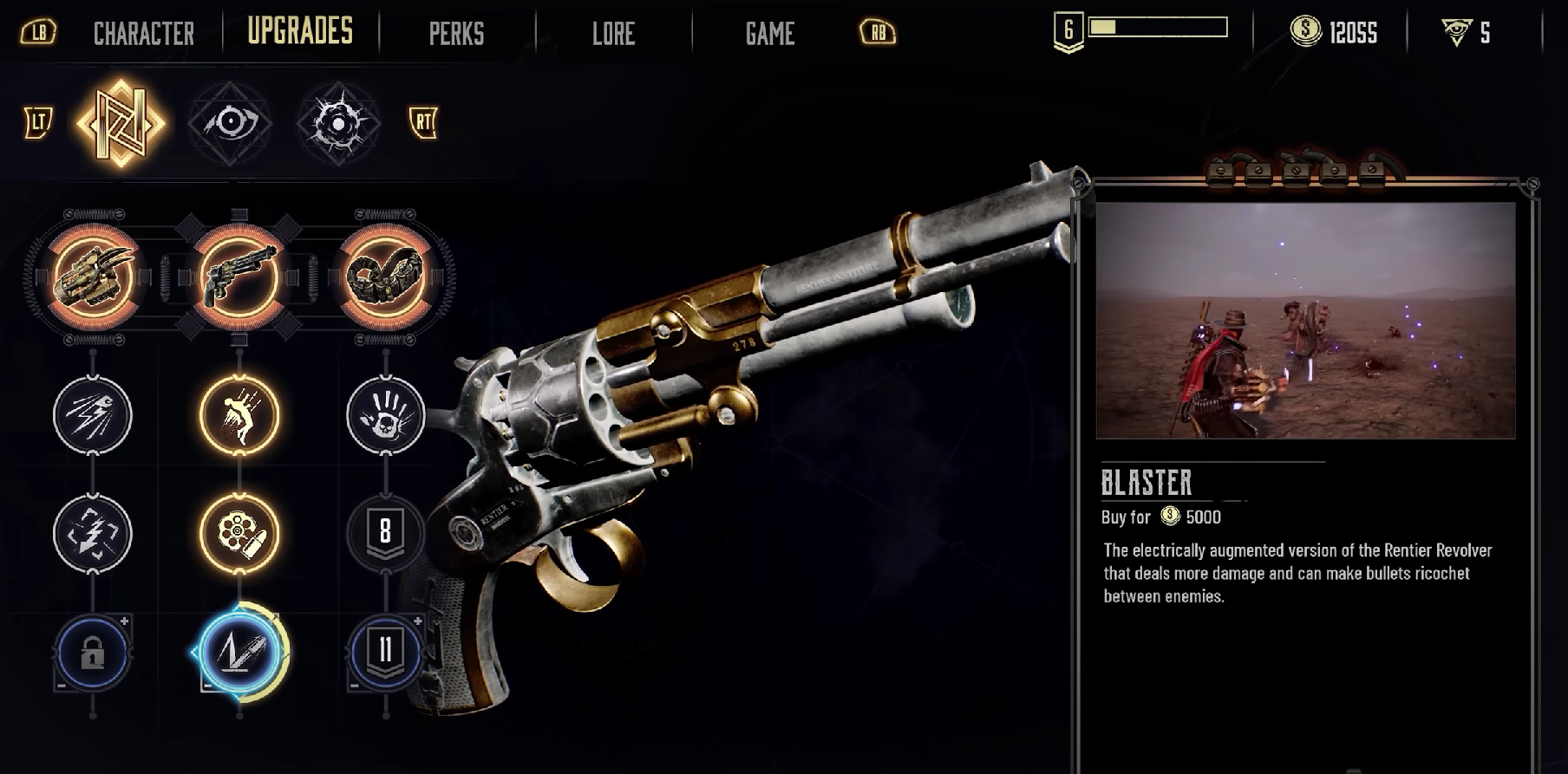
Task: Open the Blaster preview video thumbnail
Action: [x=1305, y=320]
